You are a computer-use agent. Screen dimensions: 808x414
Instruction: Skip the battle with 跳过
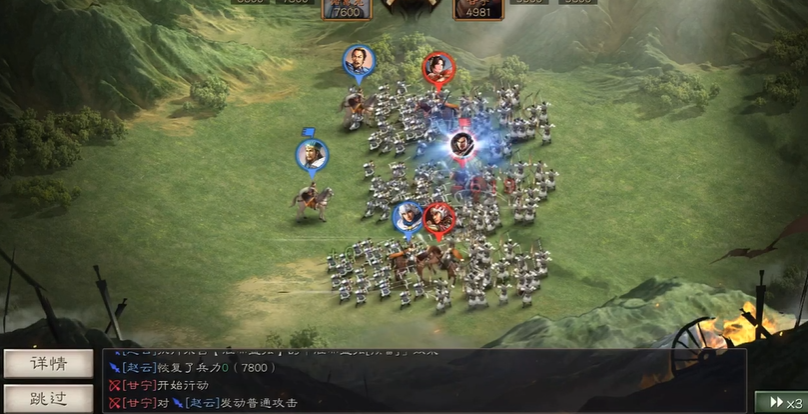pyautogui.click(x=49, y=399)
